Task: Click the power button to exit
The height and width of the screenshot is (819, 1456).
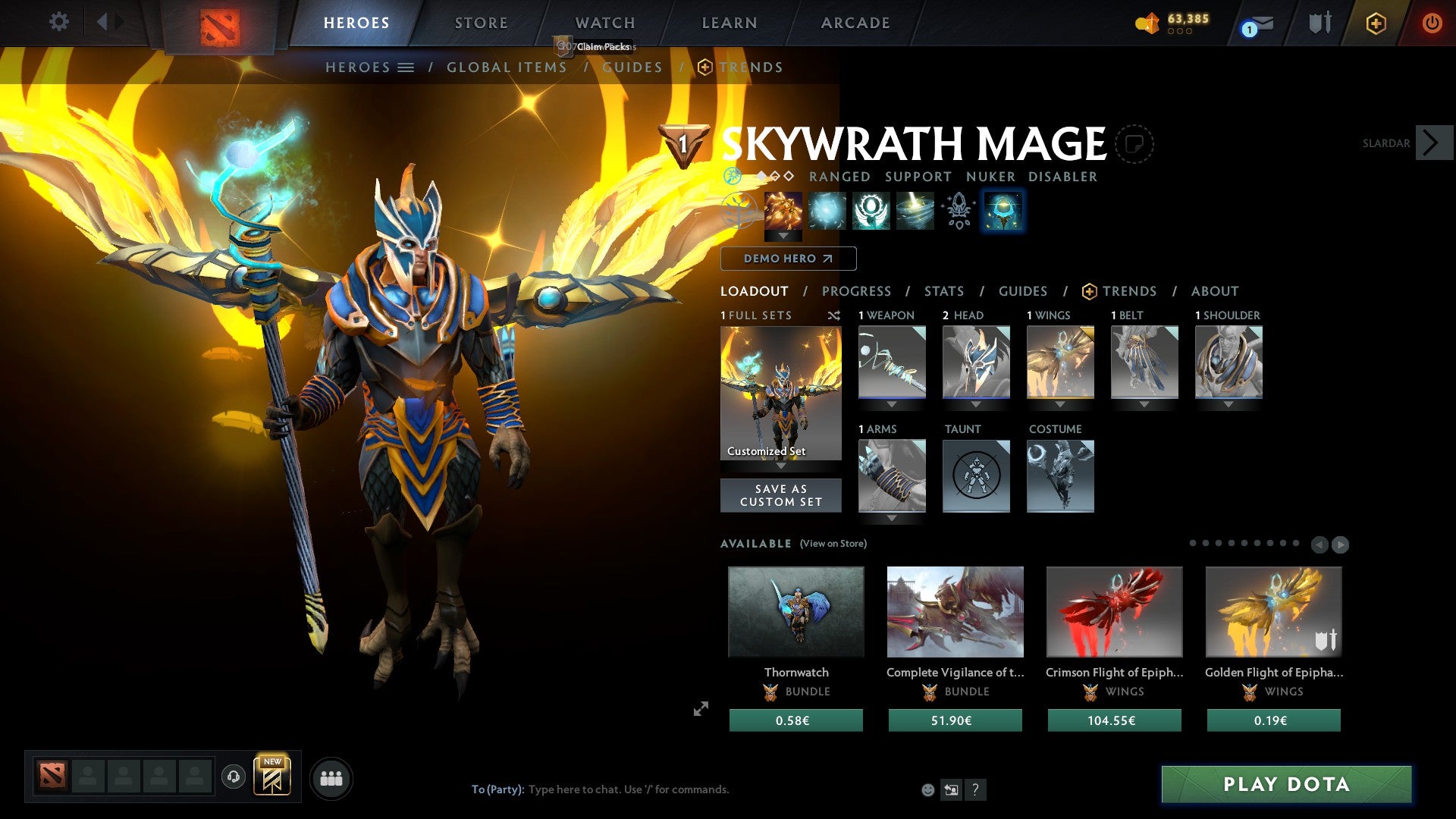Action: point(1432,23)
